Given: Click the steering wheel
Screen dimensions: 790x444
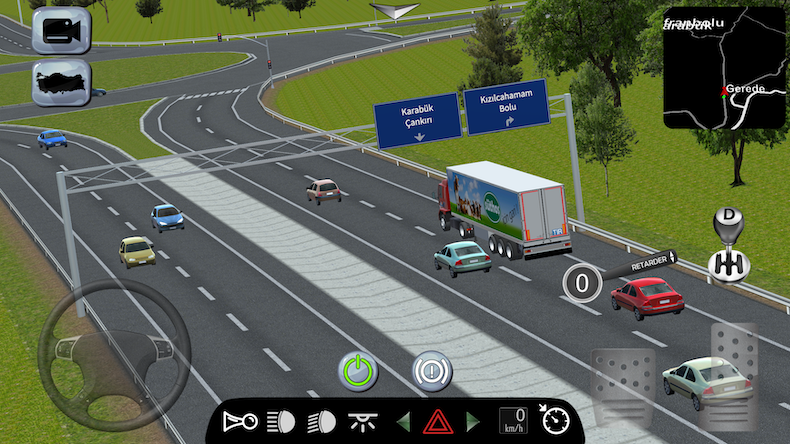Looking at the screenshot, I should tap(114, 355).
